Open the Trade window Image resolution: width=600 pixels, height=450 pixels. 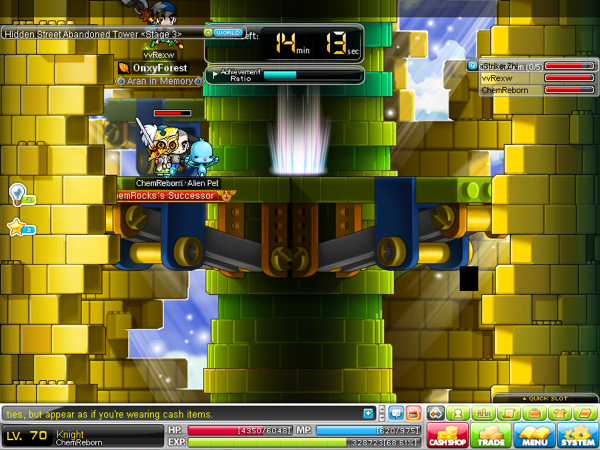coord(490,435)
